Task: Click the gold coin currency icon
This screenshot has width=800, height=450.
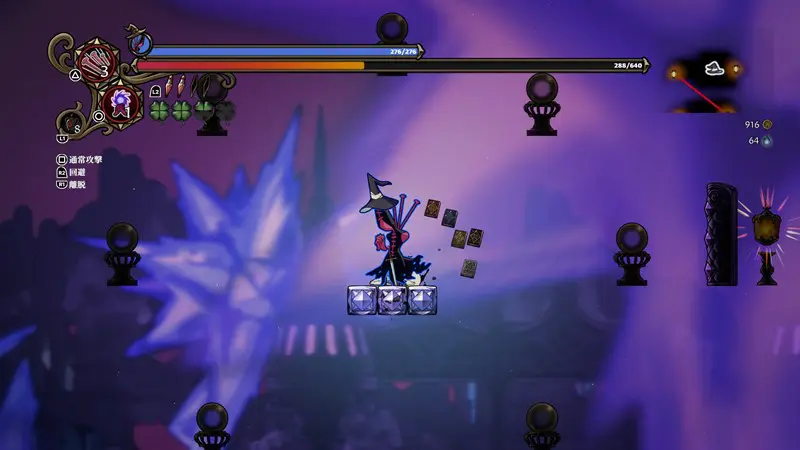Action: [768, 125]
